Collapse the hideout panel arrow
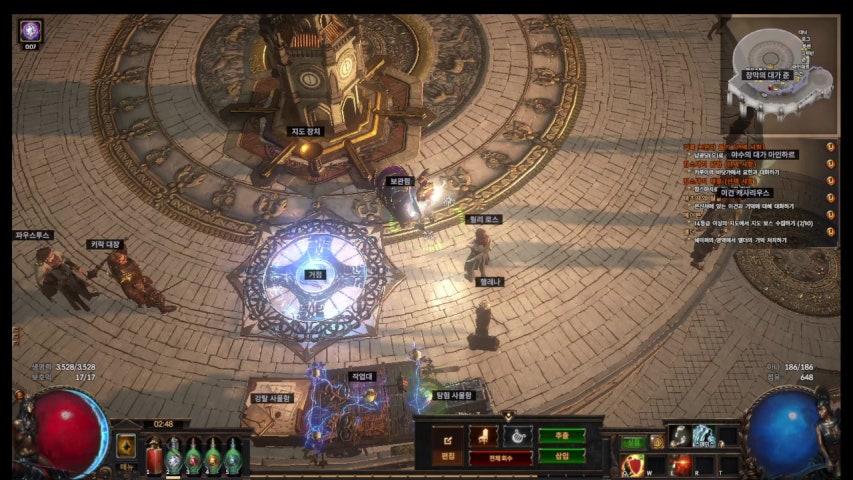 coord(508,416)
